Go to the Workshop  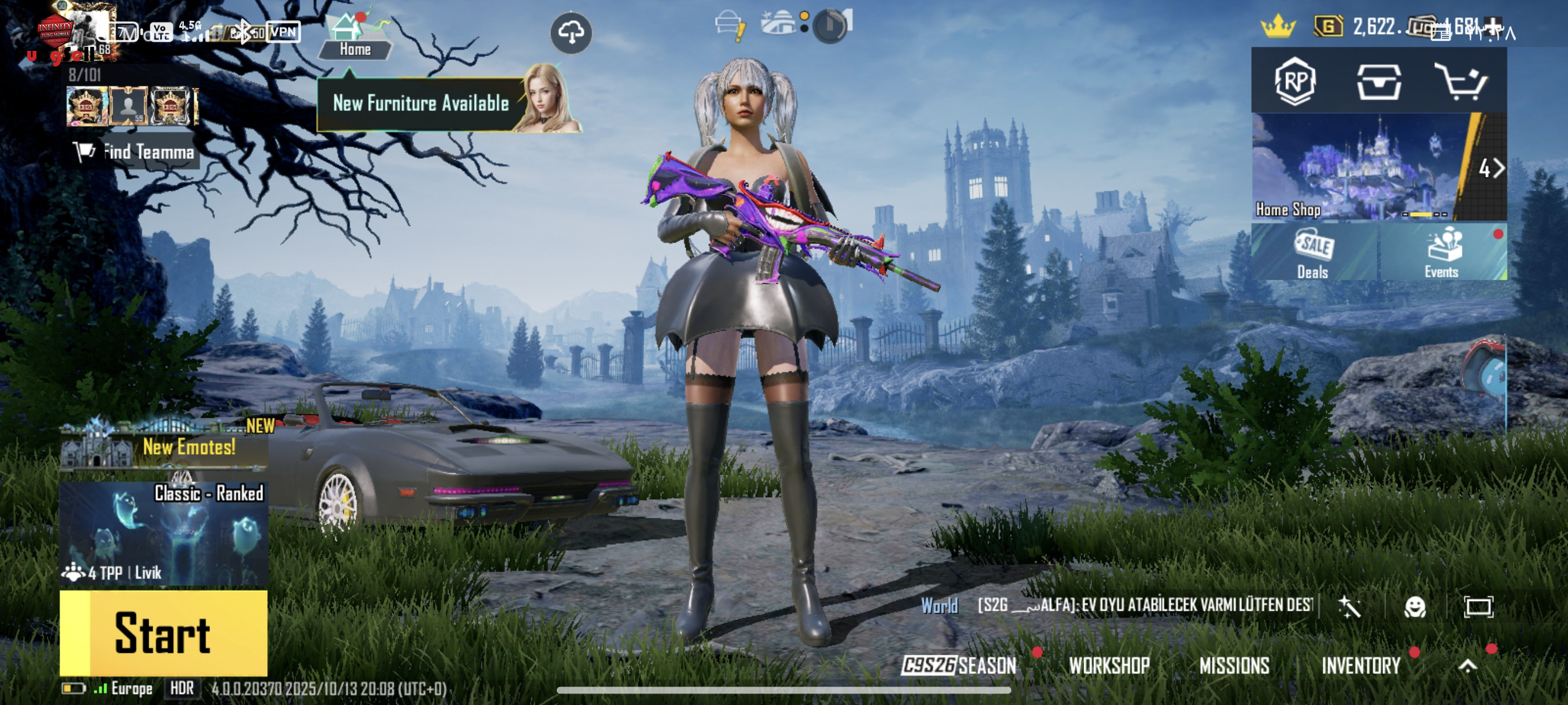(1109, 666)
